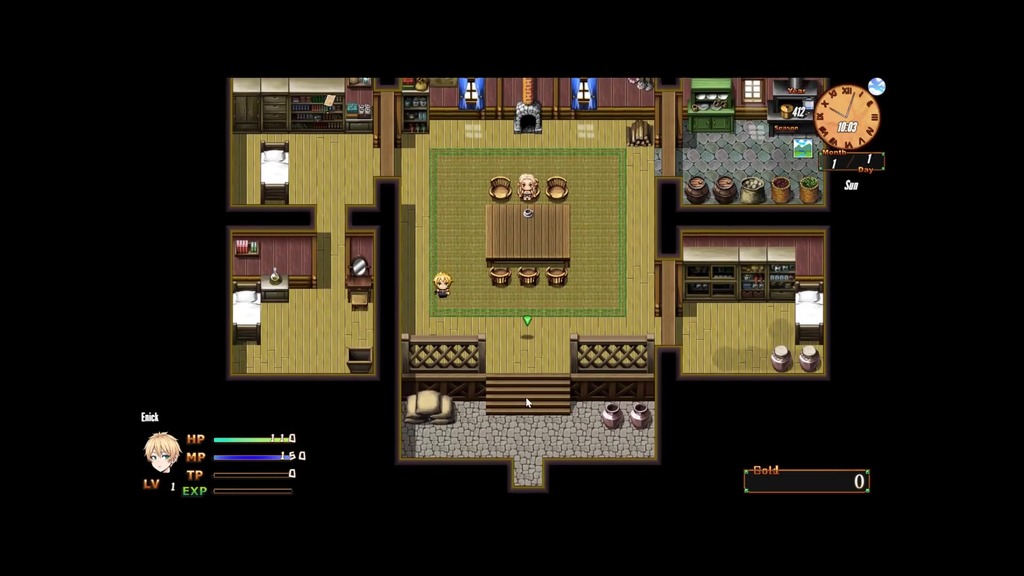
Task: Select the sky weather icon
Action: point(877,87)
